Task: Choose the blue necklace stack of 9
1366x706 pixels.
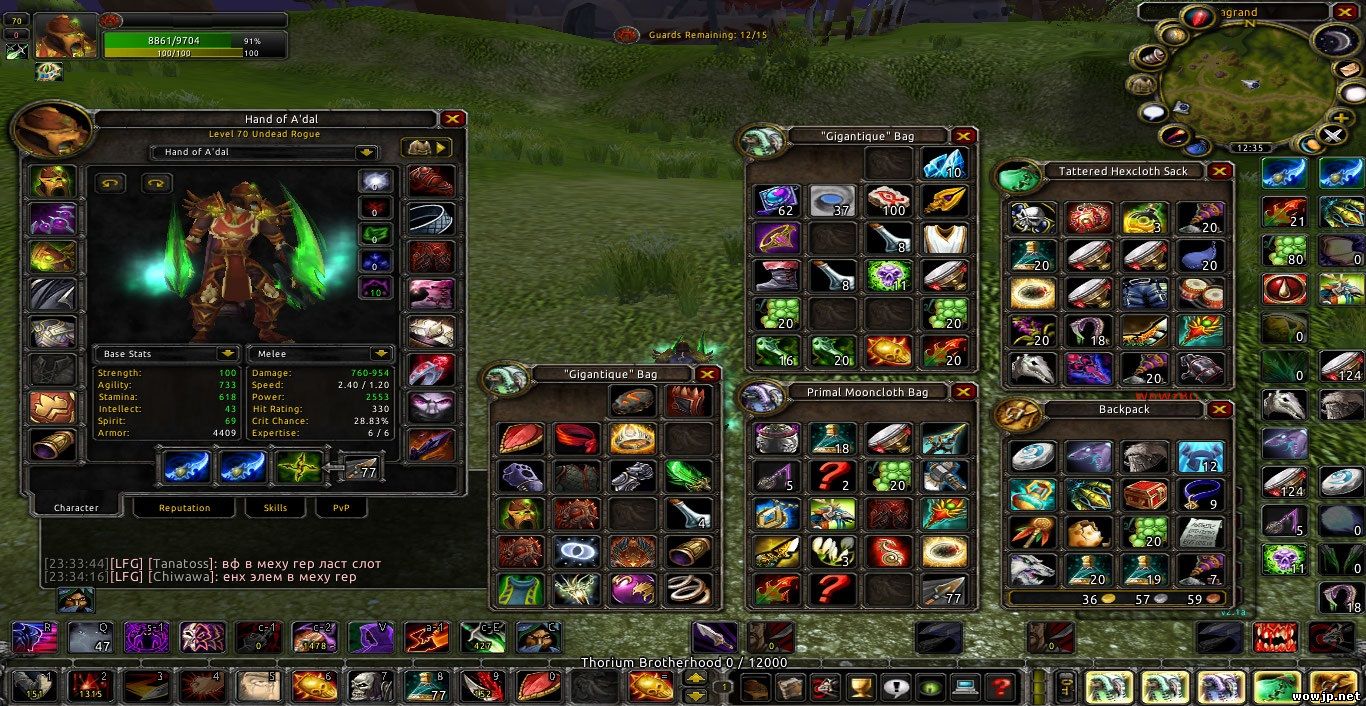Action: click(1200, 494)
